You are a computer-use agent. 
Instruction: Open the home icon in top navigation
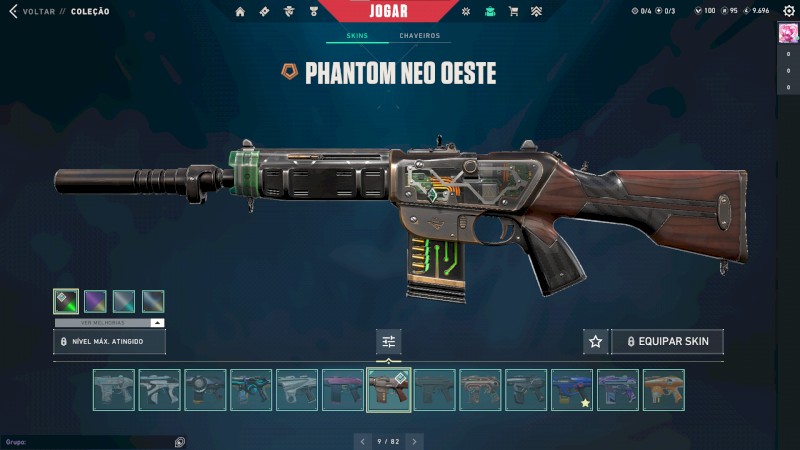coord(240,11)
